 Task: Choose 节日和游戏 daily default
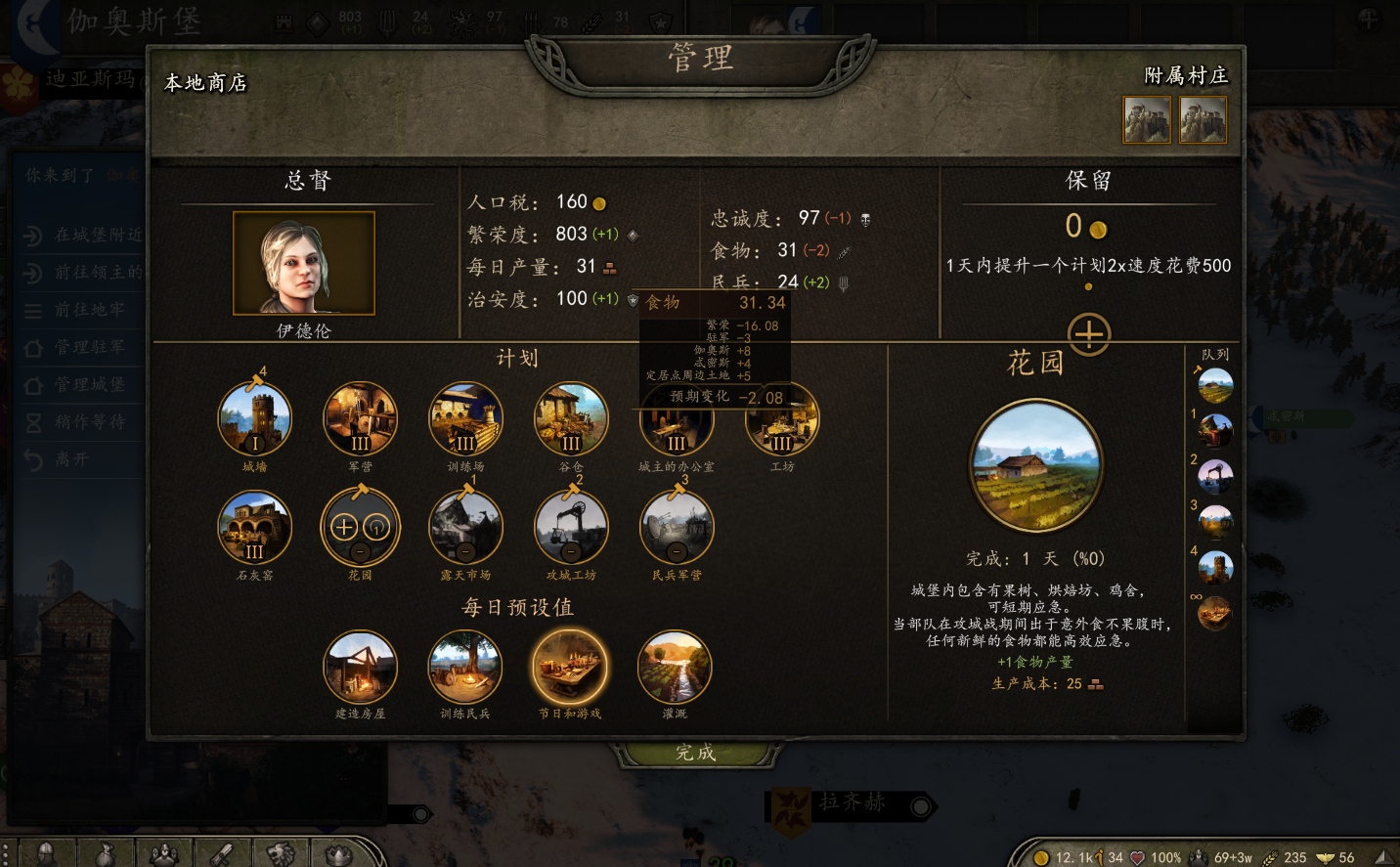point(570,668)
